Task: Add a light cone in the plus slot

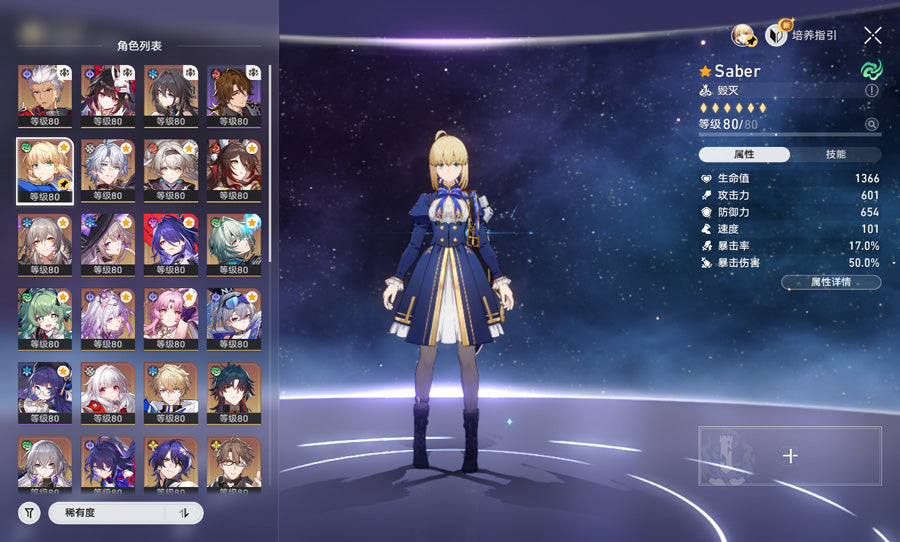Action: coord(789,456)
